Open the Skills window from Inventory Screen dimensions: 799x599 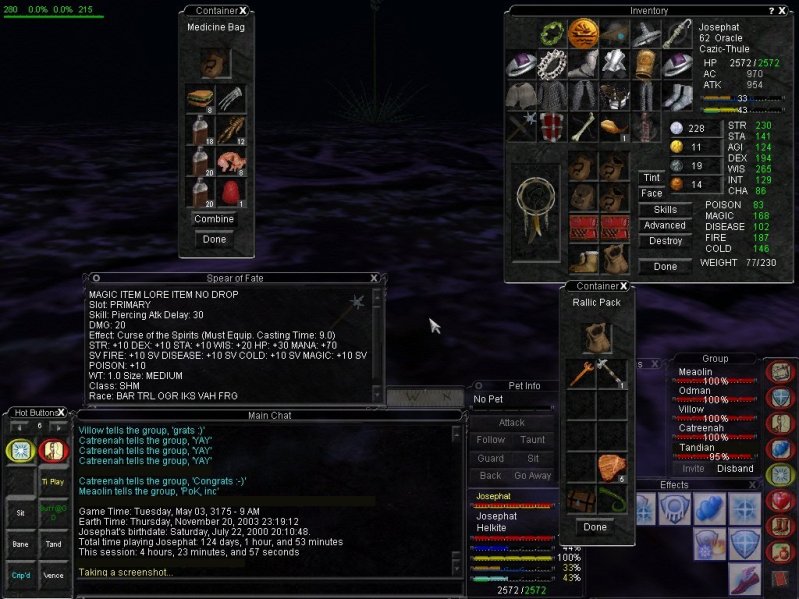pos(664,210)
